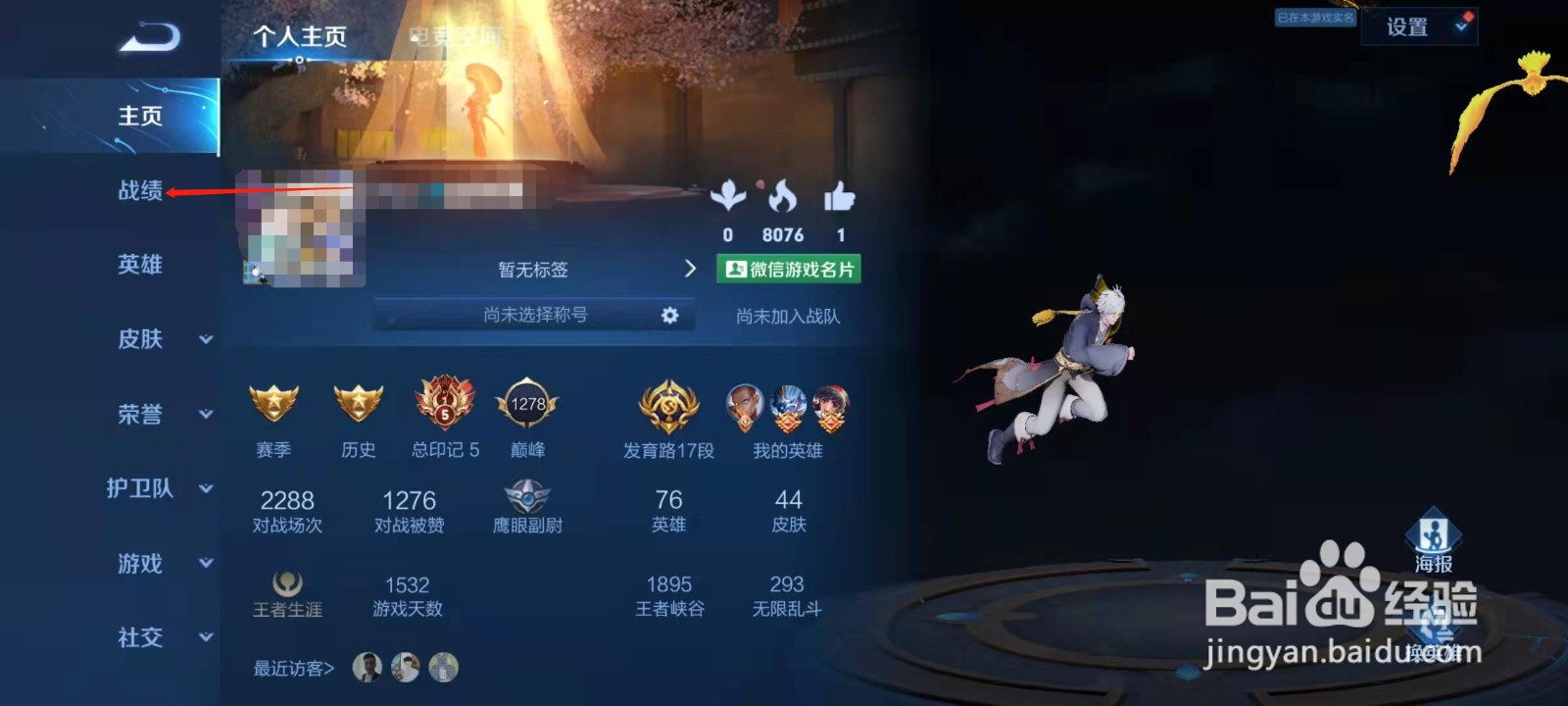Screen dimensions: 1568x706
Task: View the 历史 historical rank badge
Action: 359,406
